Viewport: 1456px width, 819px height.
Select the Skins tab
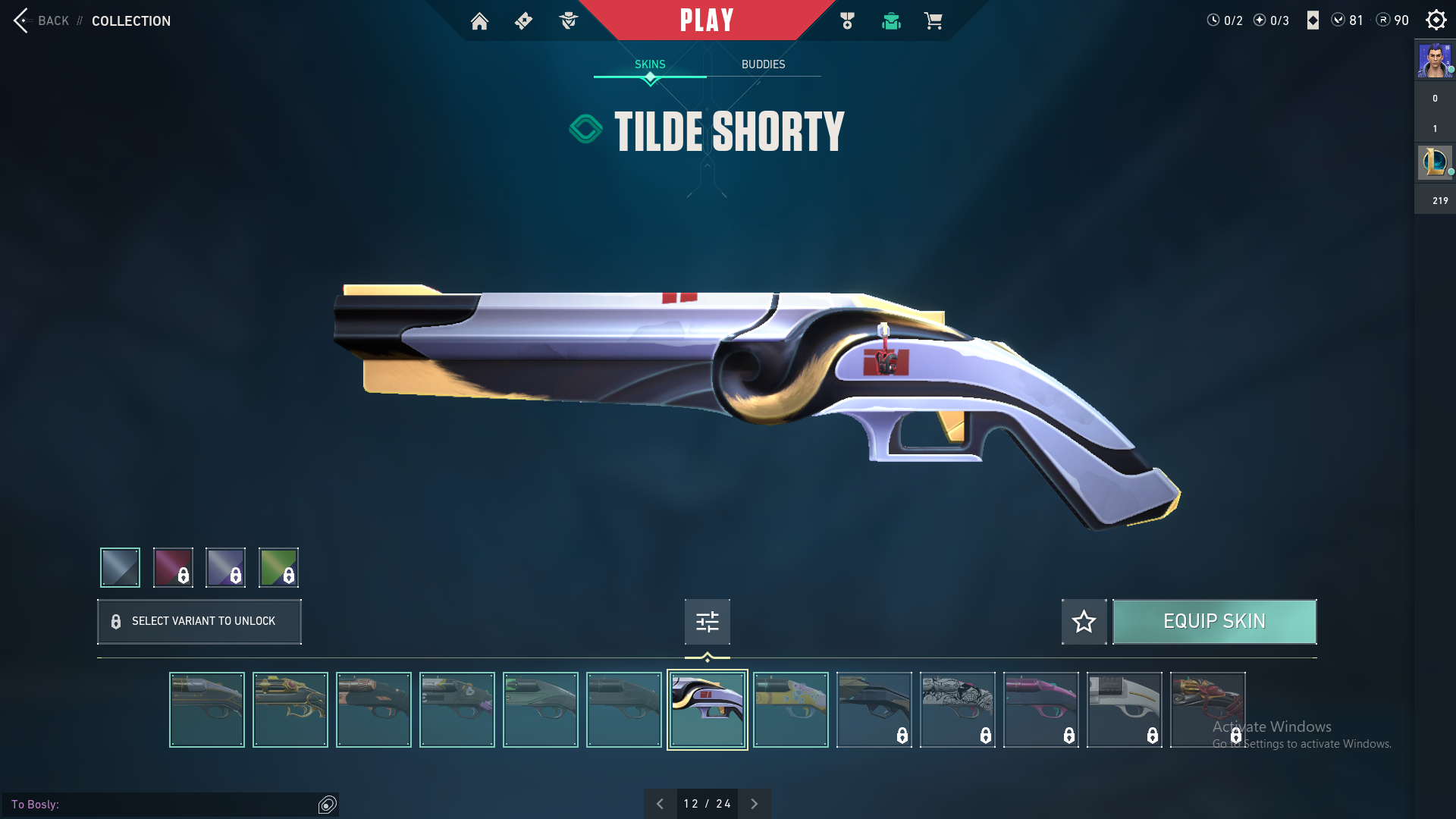point(650,64)
